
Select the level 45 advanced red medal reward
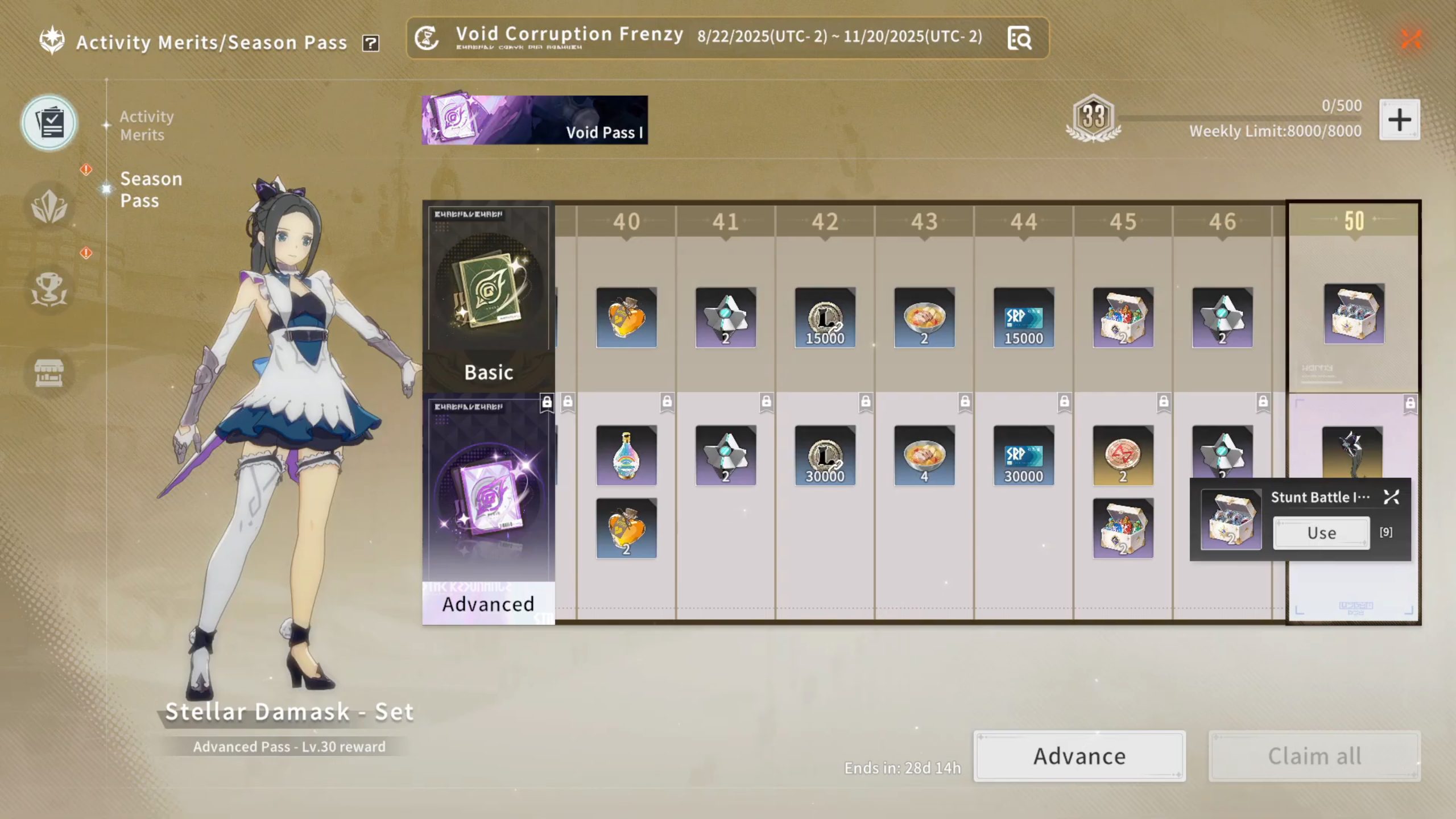pyautogui.click(x=1123, y=456)
